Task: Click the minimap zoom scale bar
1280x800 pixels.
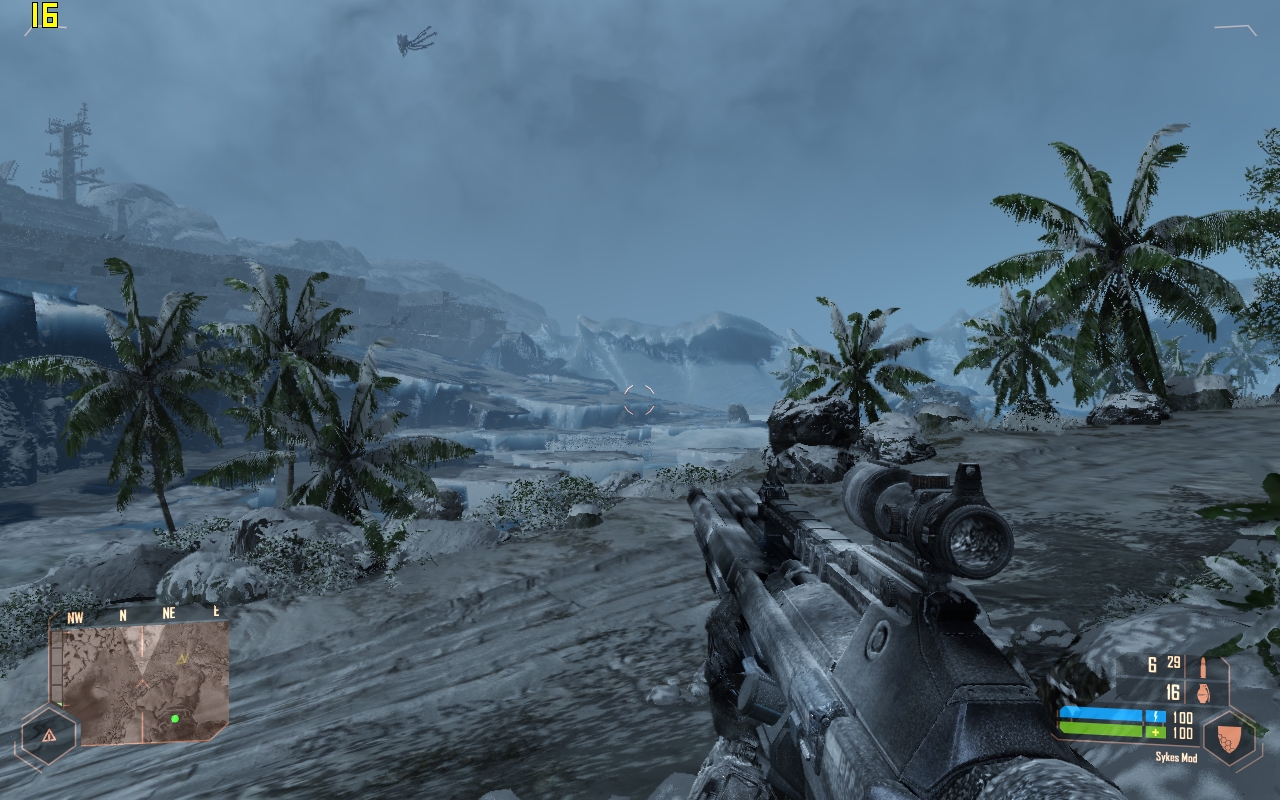Action: (56, 669)
